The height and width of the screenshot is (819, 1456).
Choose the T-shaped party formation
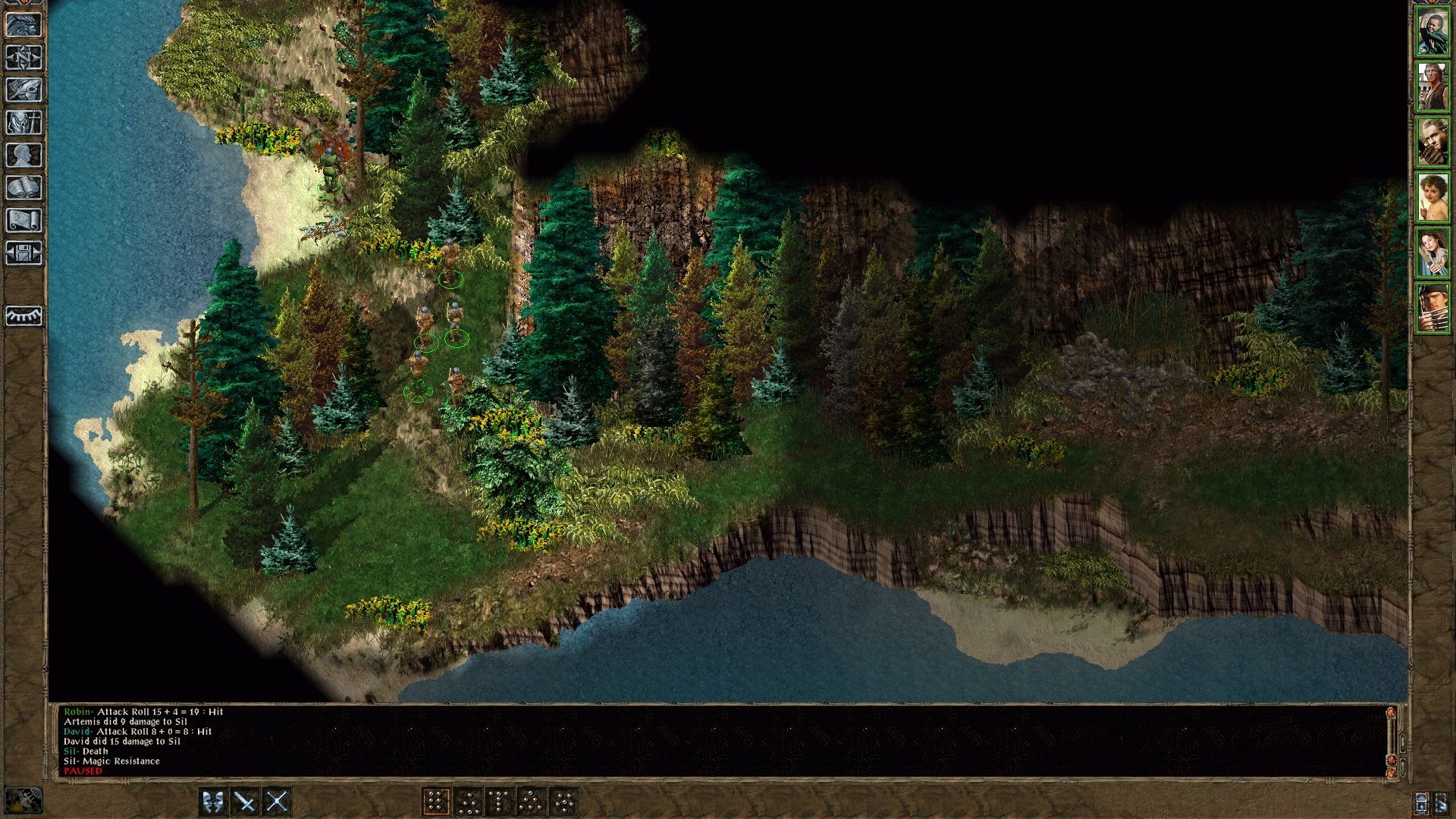pyautogui.click(x=499, y=802)
